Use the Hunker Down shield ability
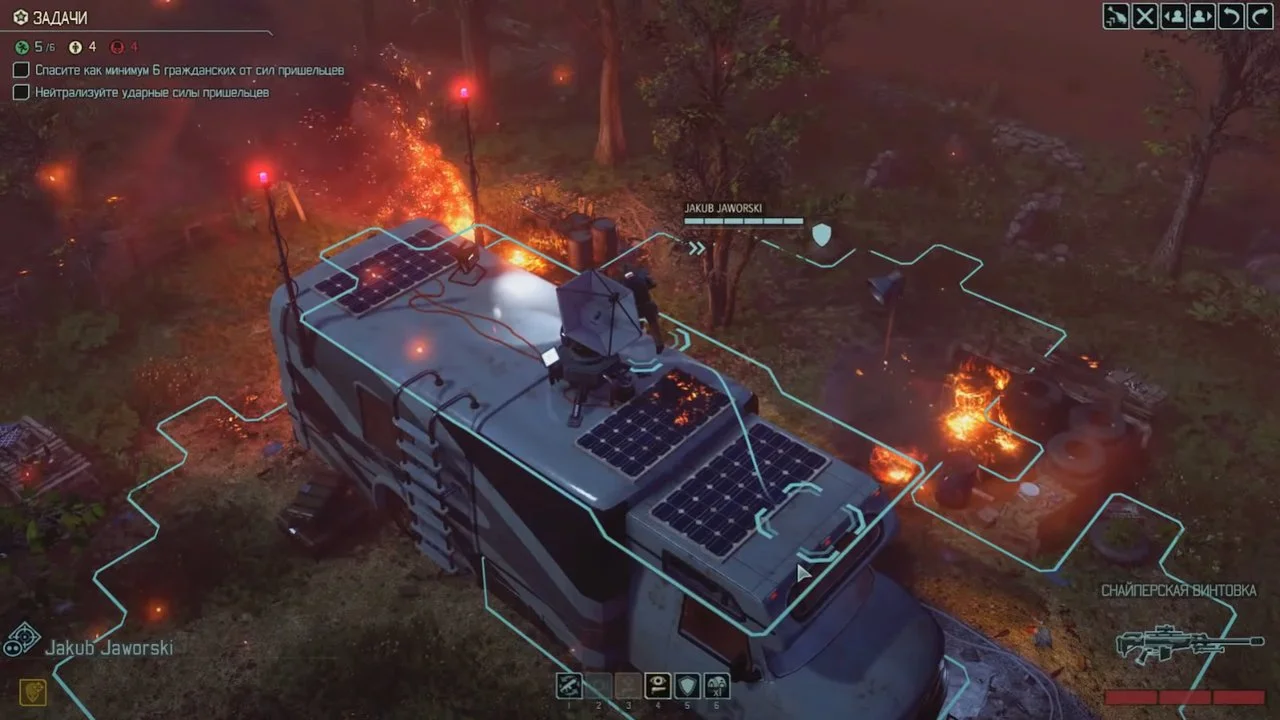 (x=687, y=685)
